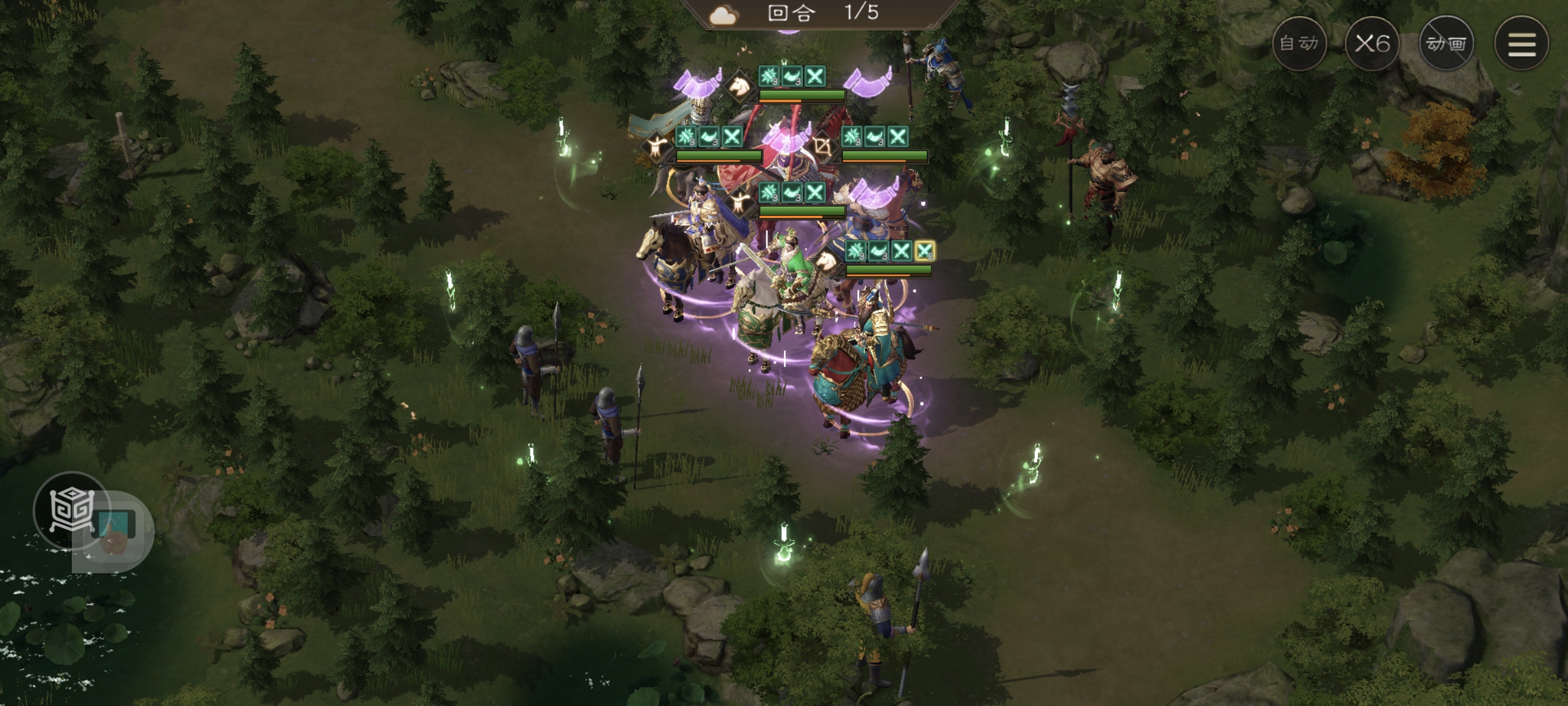Toggle the 动画 animation button
Viewport: 1568px width, 706px height.
pos(1446,44)
